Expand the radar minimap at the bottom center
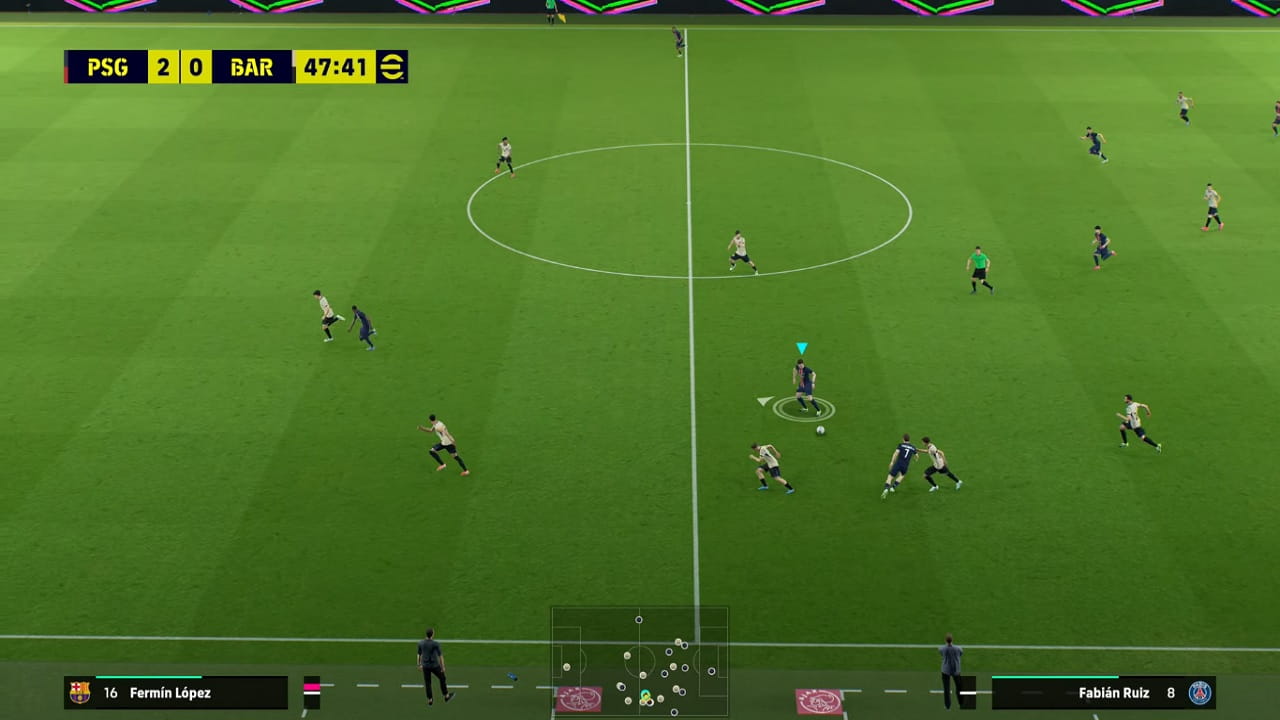 (640, 660)
